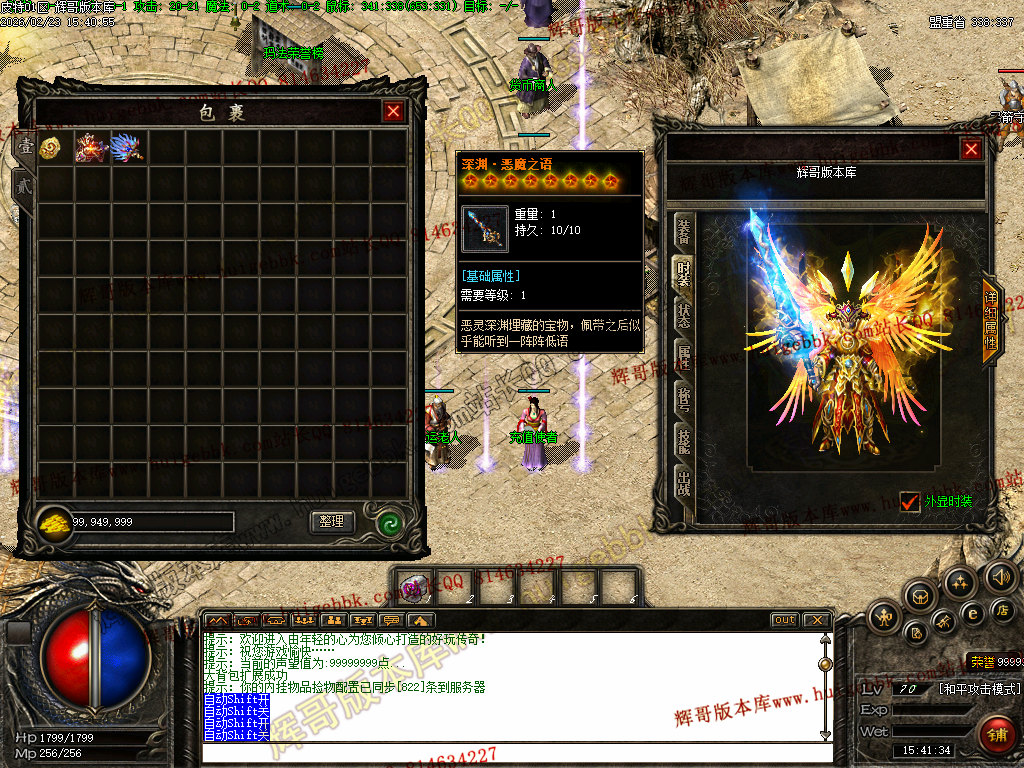Use the item in quick slot 1

(x=414, y=587)
